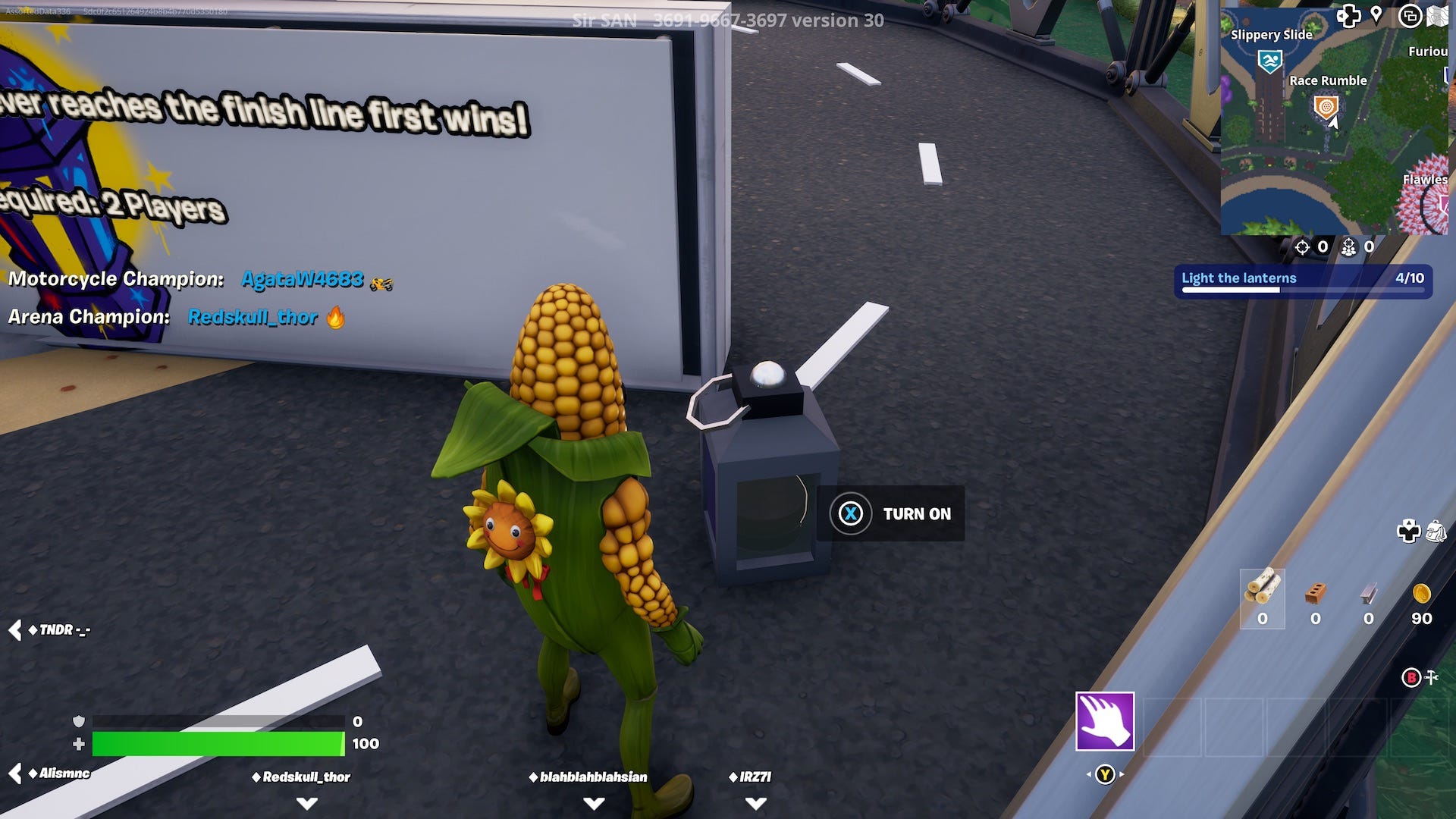Image resolution: width=1456 pixels, height=819 pixels.
Task: Cycle items with the right arrow beside Y
Action: click(1121, 773)
